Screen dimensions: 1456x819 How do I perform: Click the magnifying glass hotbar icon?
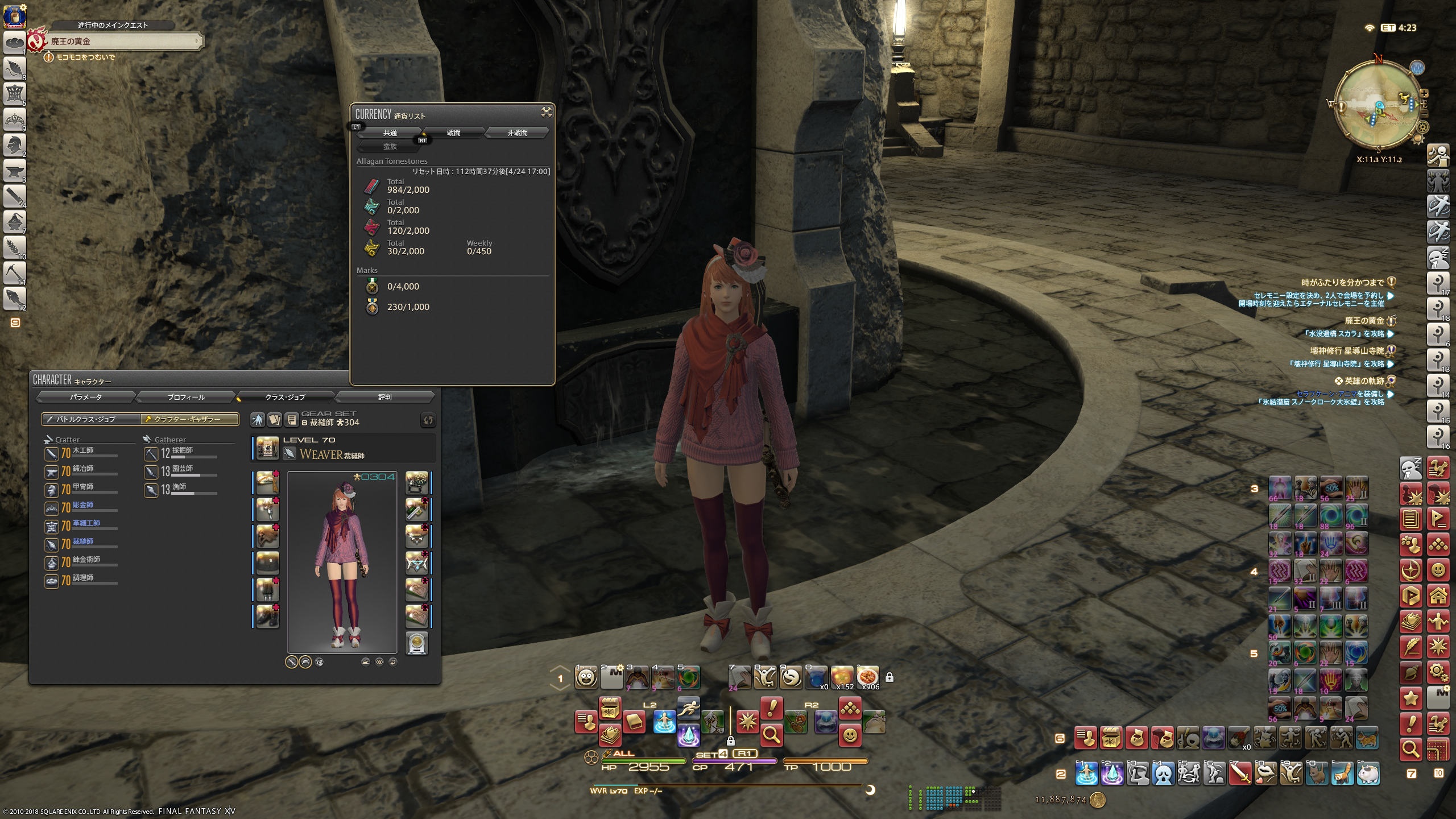pyautogui.click(x=771, y=735)
